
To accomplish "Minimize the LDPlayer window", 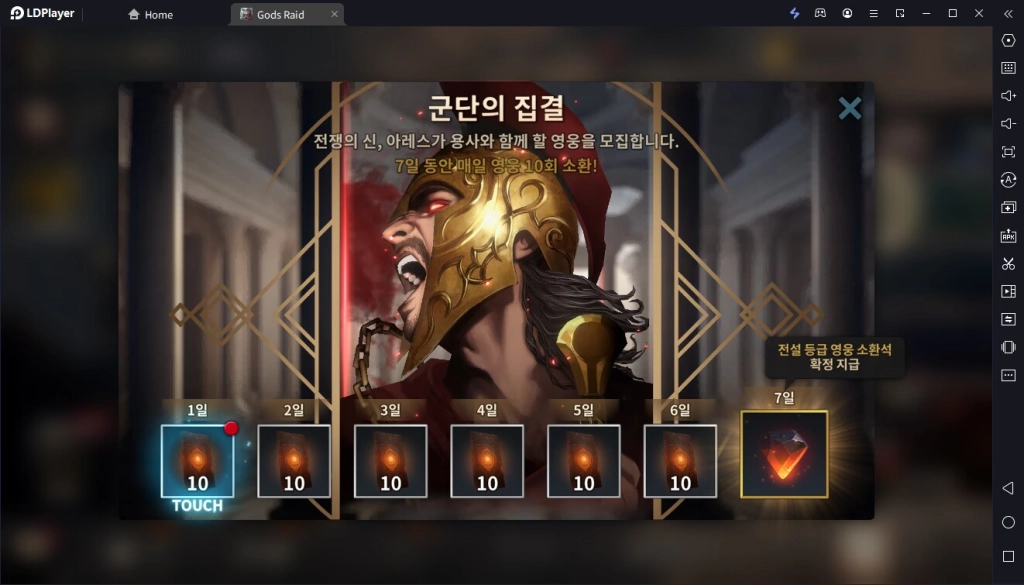I will (925, 13).
